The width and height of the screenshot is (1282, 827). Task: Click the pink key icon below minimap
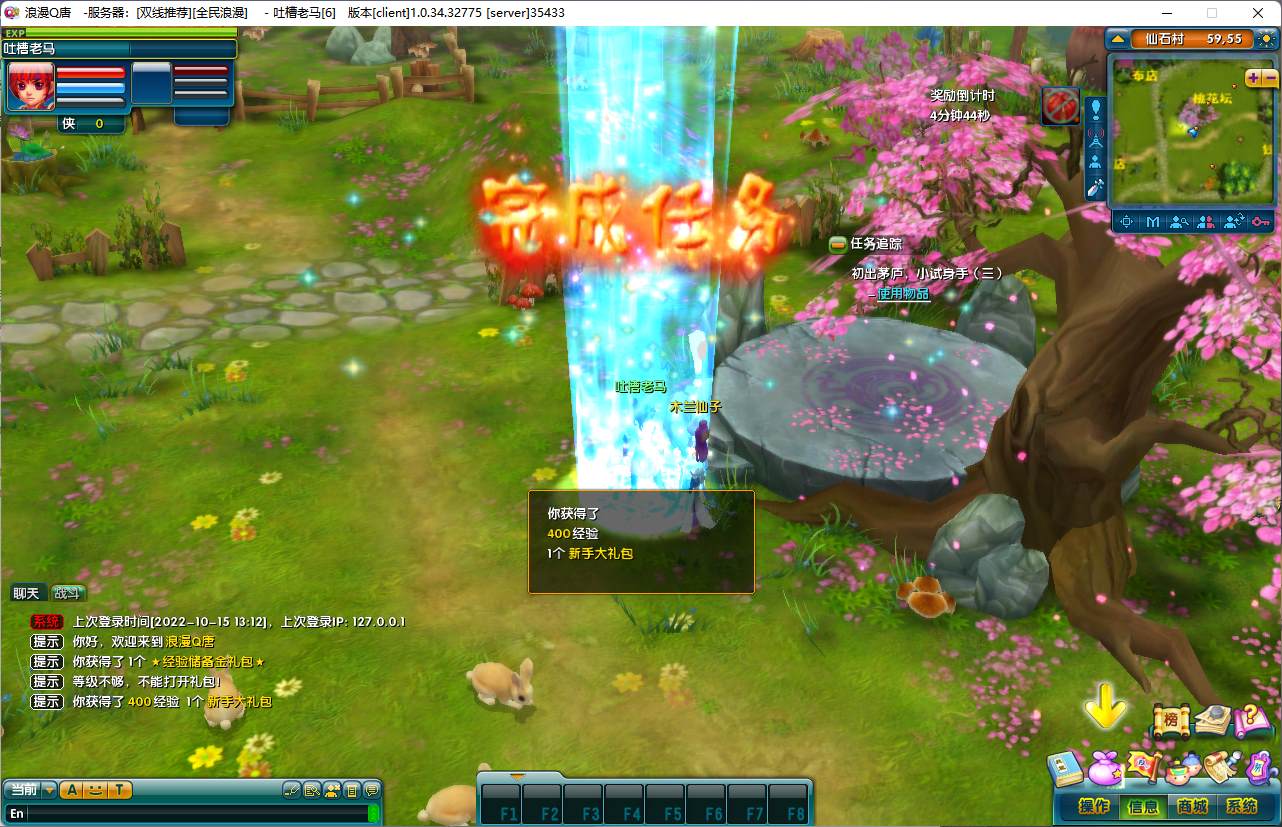click(x=1260, y=222)
